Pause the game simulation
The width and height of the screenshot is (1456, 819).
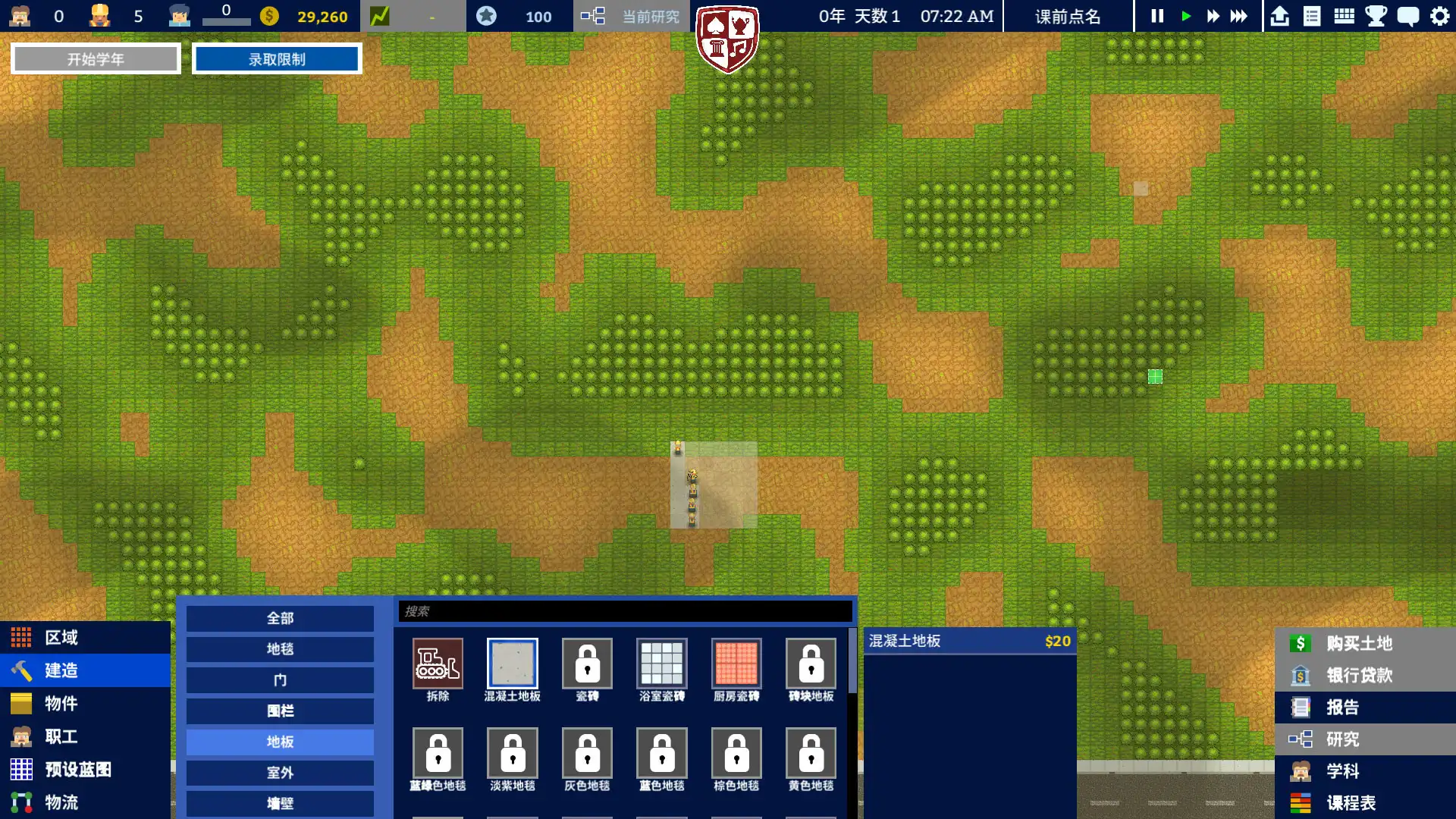[1156, 16]
